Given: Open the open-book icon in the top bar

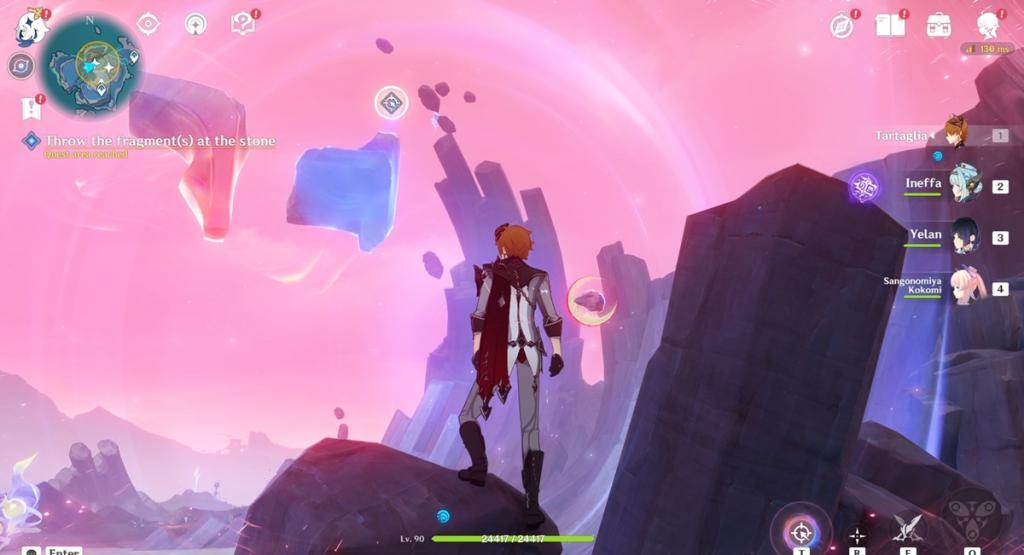Looking at the screenshot, I should (889, 25).
